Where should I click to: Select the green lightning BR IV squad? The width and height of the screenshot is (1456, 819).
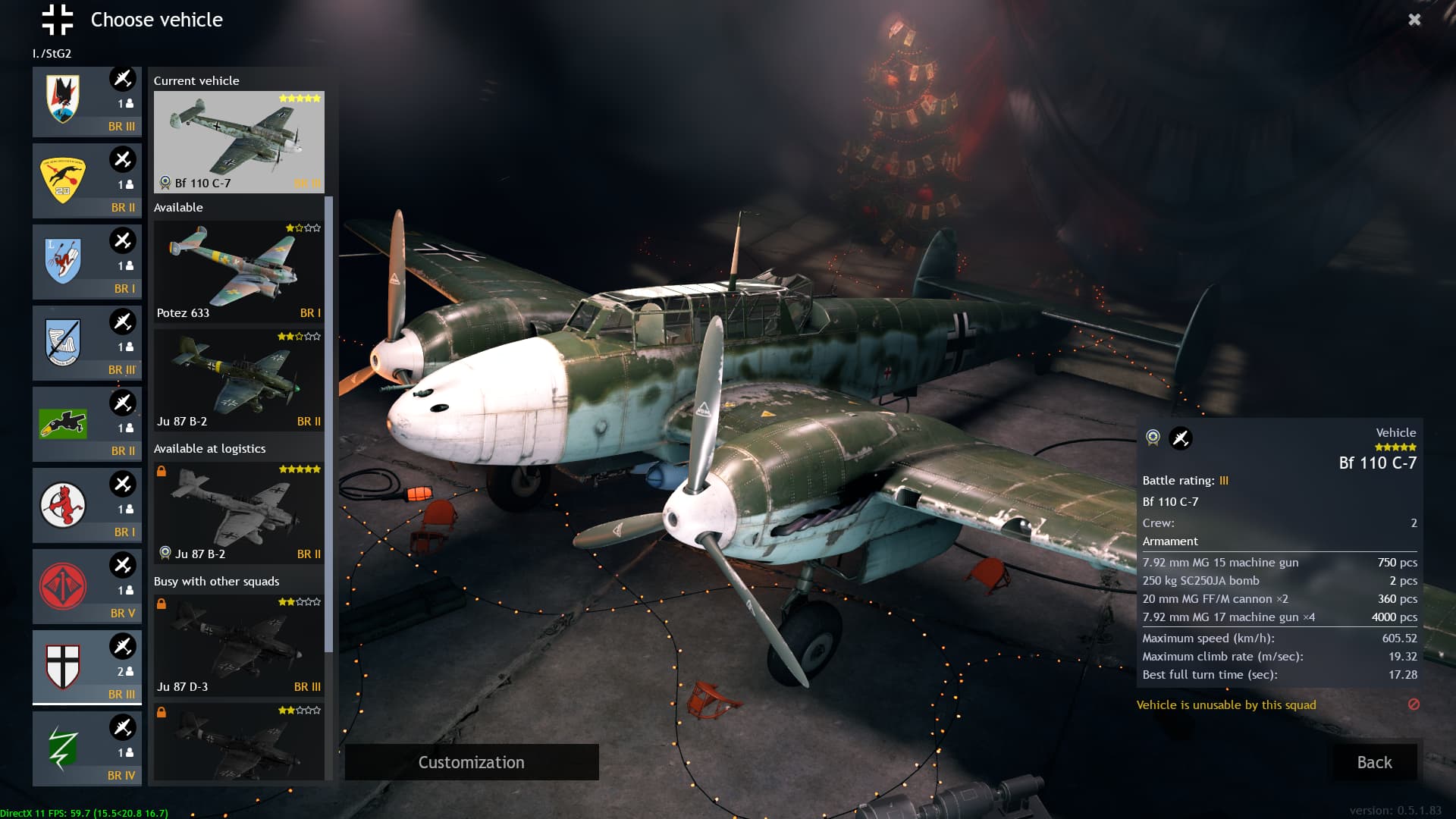coord(86,749)
